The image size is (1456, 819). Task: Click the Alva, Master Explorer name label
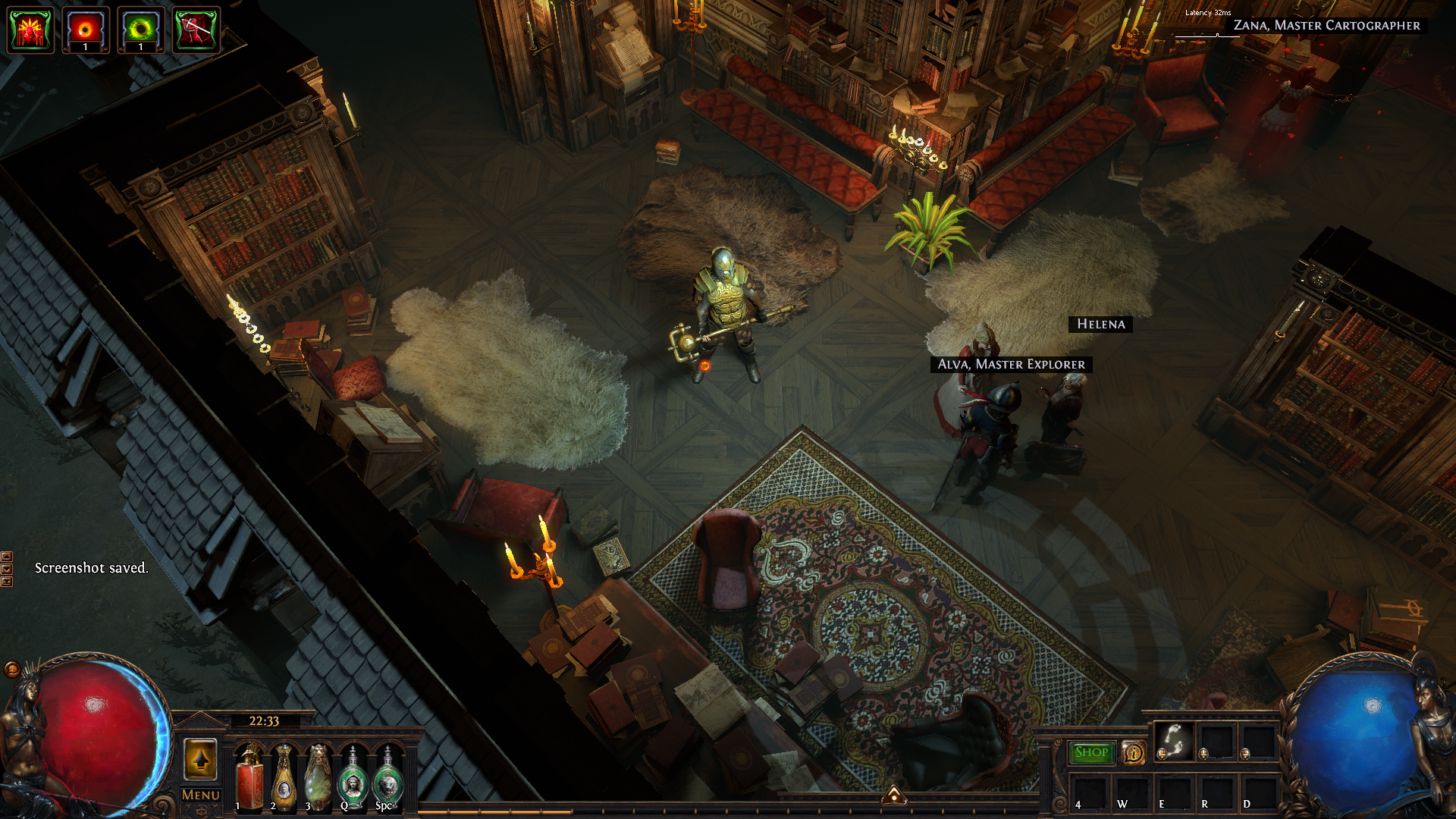1011,365
